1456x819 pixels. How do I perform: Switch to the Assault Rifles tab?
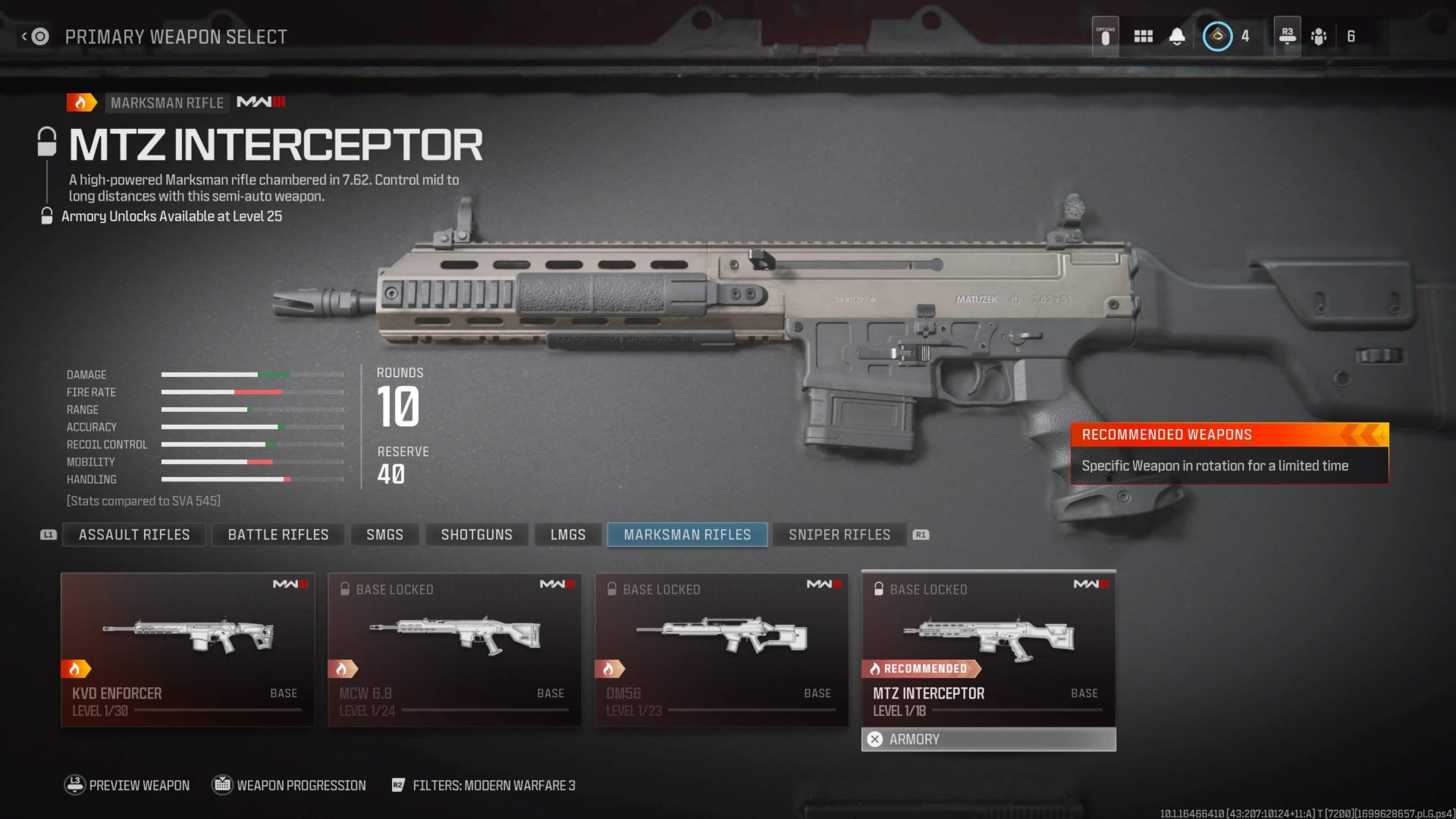tap(134, 535)
